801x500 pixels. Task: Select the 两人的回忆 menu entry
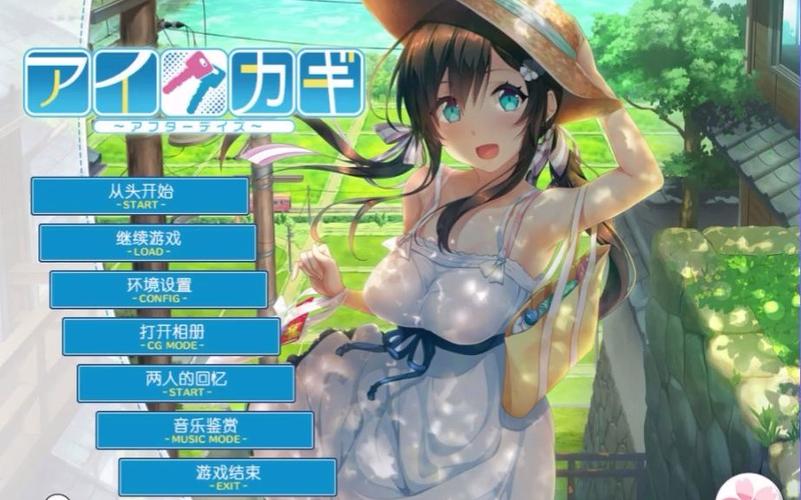(x=186, y=383)
